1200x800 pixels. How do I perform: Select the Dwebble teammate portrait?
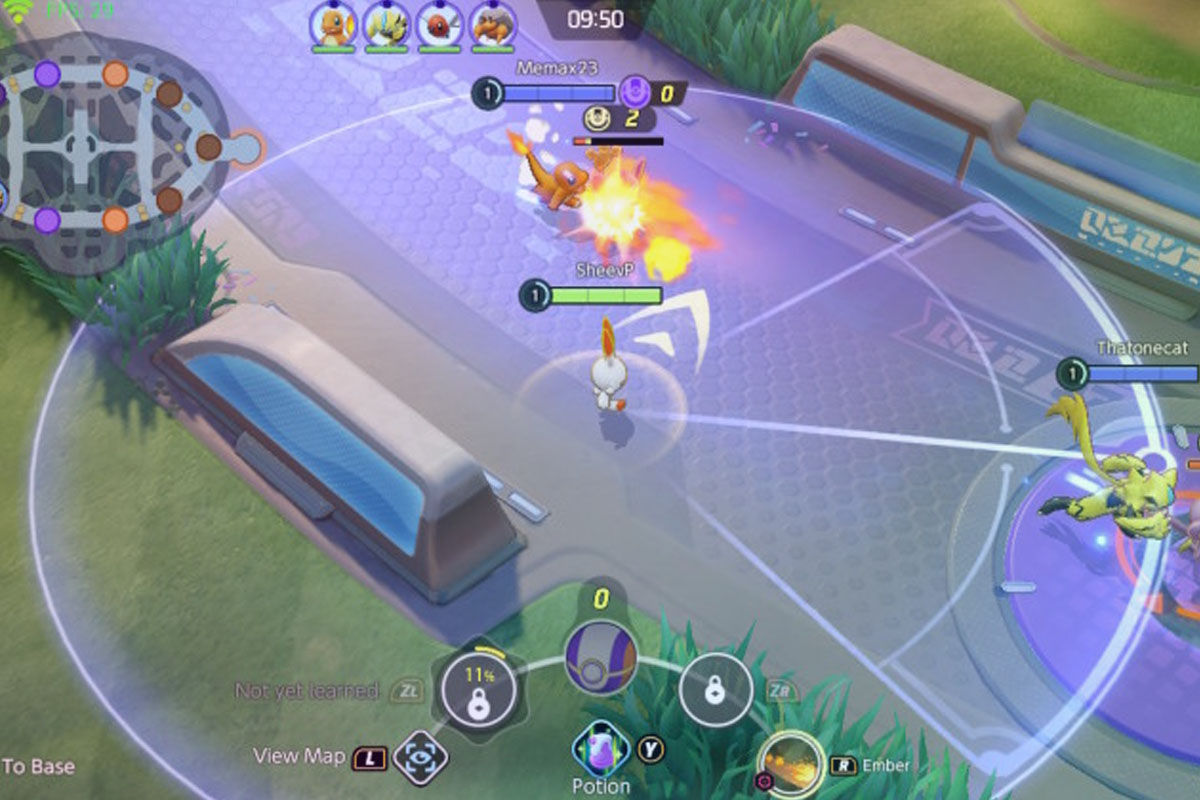coord(492,22)
